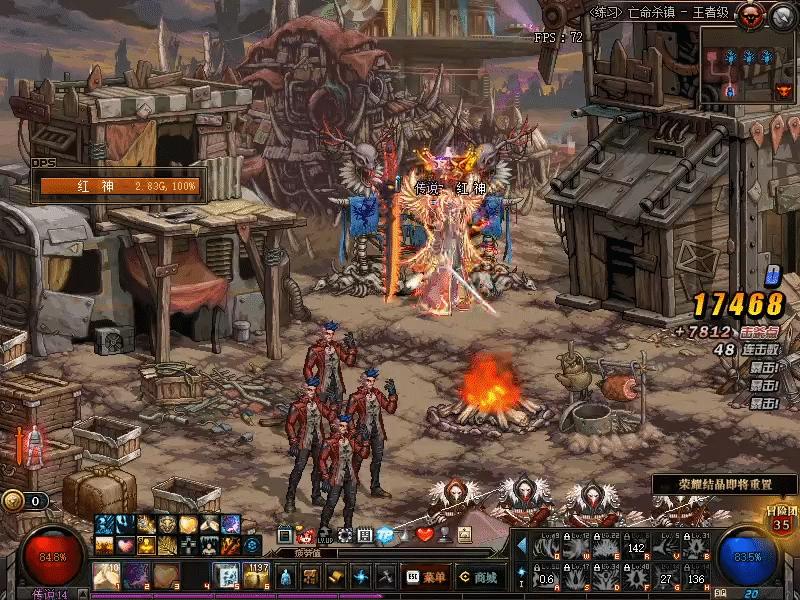The image size is (800, 600).
Task: Open the 冒险团 level 35 badge
Action: pos(782,519)
